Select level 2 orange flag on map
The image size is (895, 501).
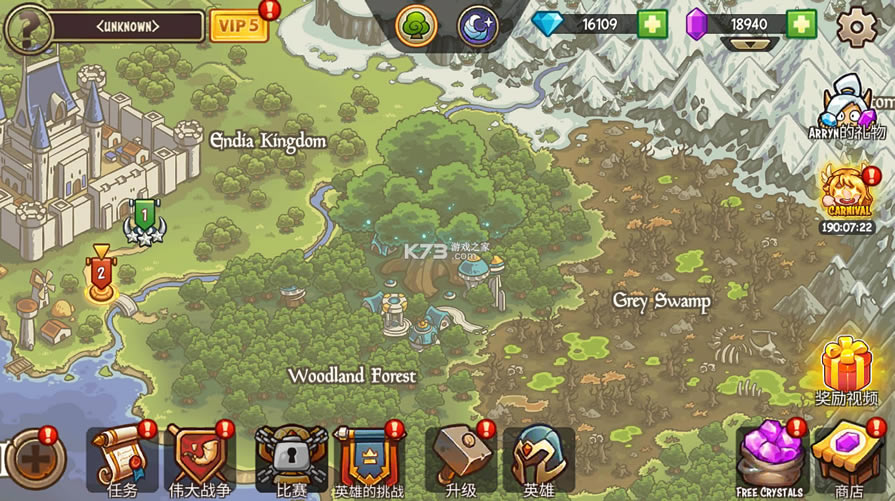coord(100,275)
